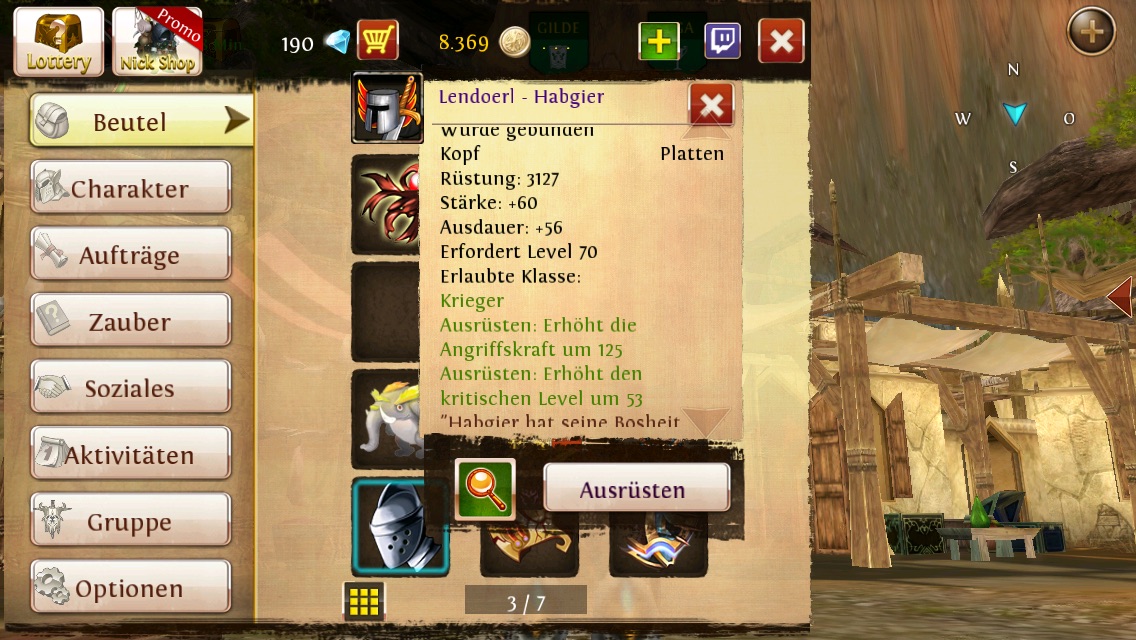Image resolution: width=1136 pixels, height=640 pixels.
Task: Open the Twitch streaming button
Action: coord(722,41)
